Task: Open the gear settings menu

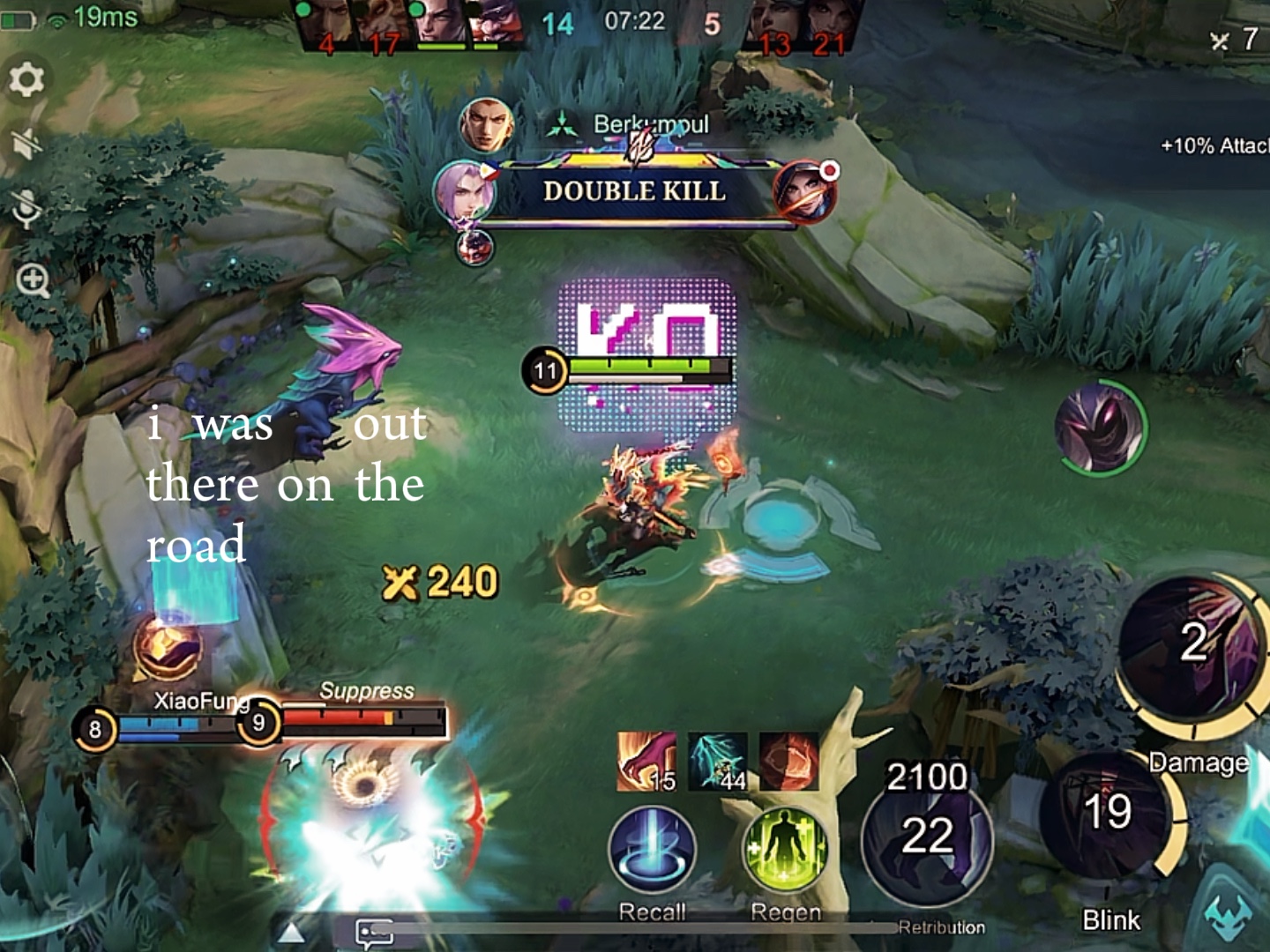Action: (26, 80)
